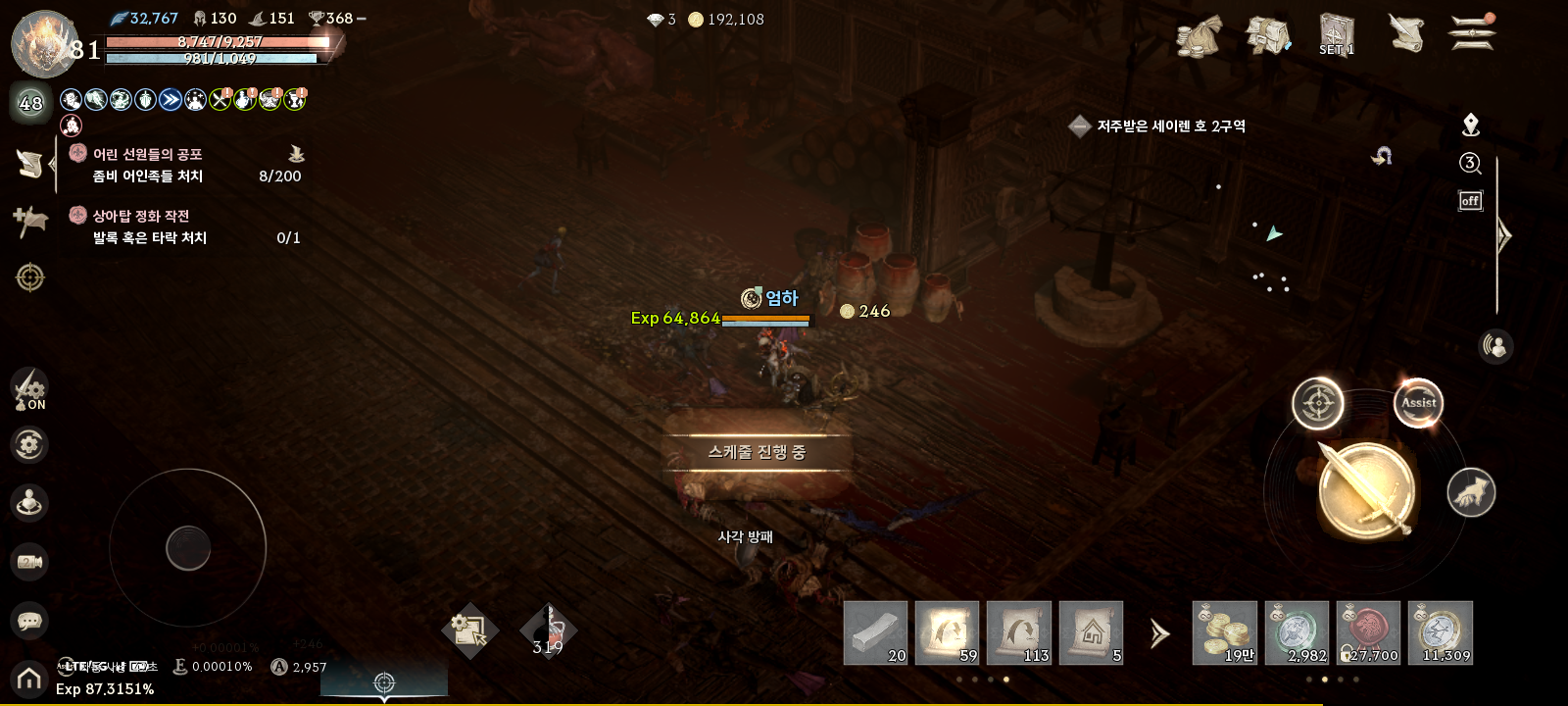Toggle the minimap off switch
The height and width of the screenshot is (706, 1568).
tap(1470, 201)
